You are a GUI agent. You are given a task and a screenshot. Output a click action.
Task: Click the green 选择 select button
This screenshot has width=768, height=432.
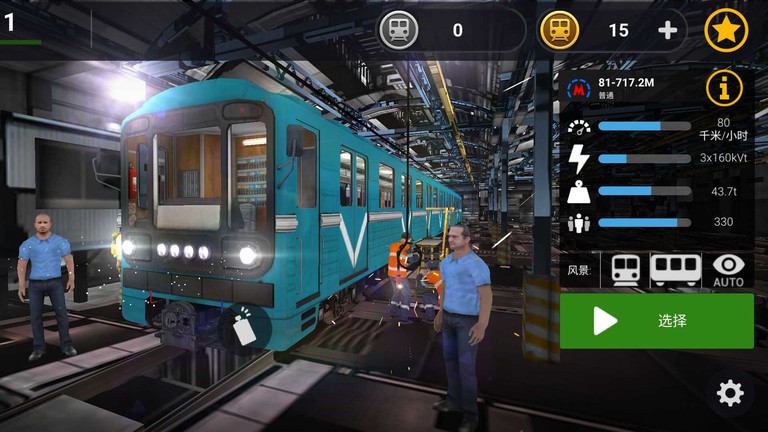[656, 321]
